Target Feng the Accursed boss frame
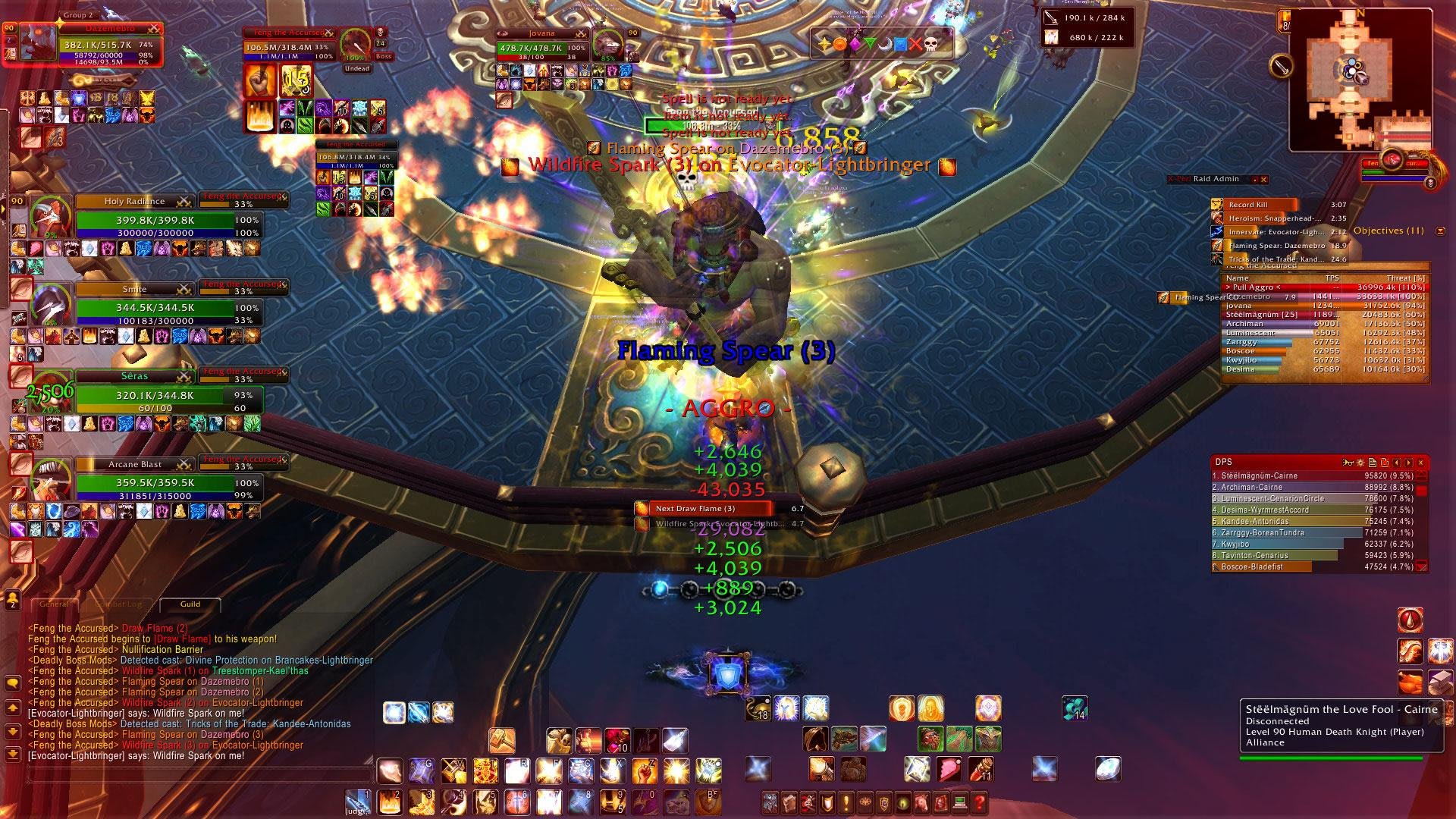The image size is (1456, 819). click(288, 47)
